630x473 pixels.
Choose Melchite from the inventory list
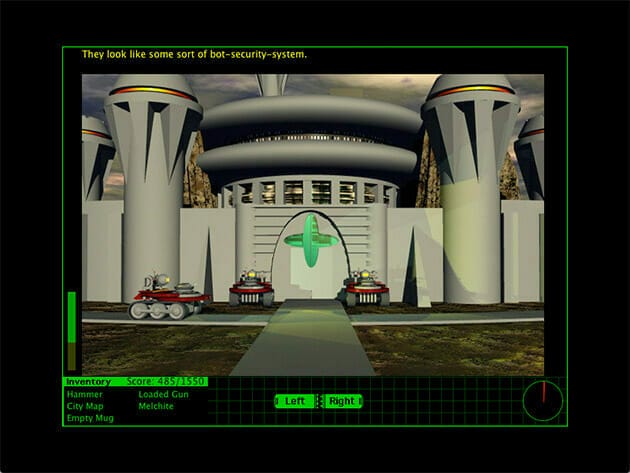click(x=157, y=406)
